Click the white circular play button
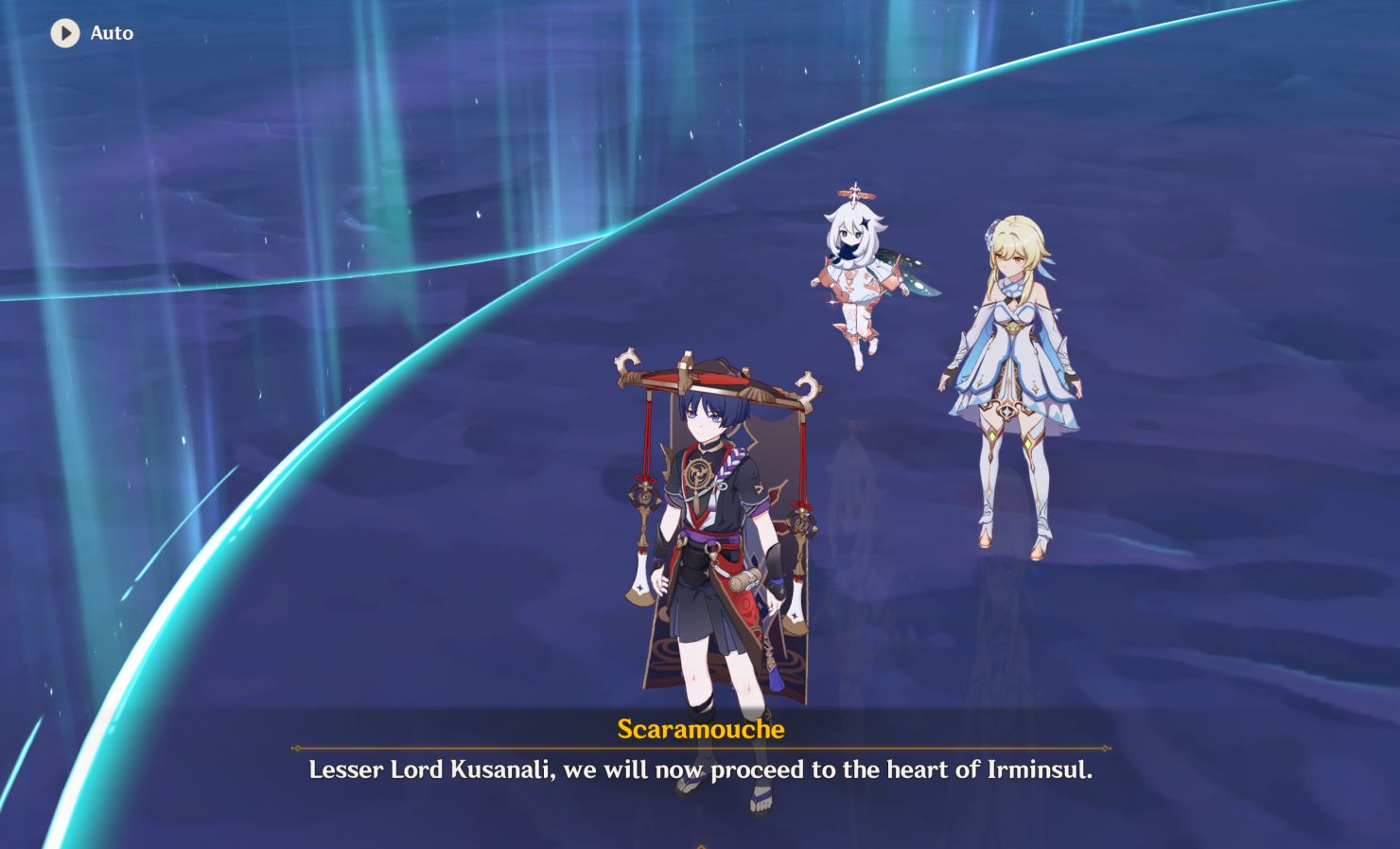The image size is (1400, 849). 63,32
